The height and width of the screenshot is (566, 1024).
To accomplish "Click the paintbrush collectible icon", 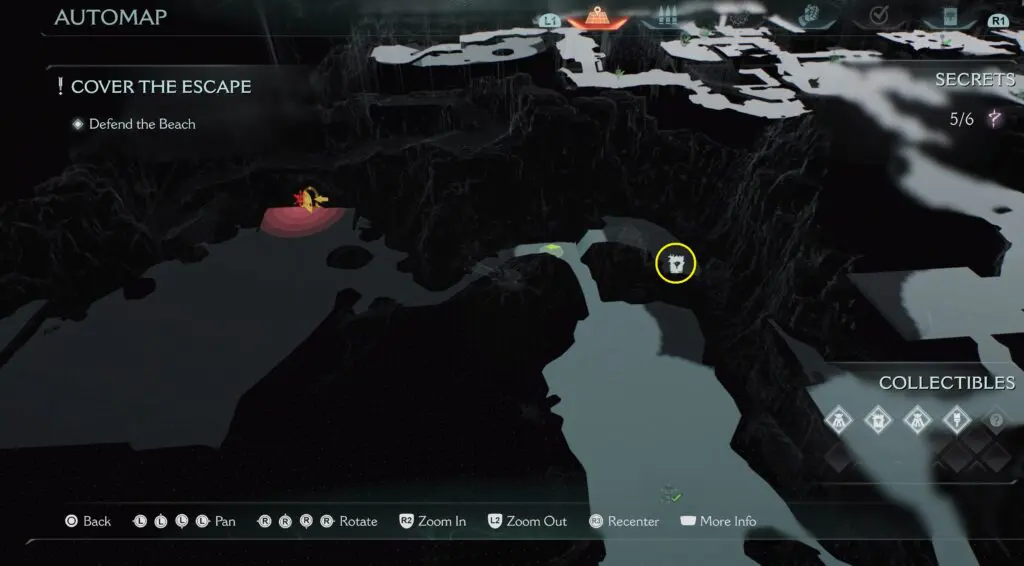I will tap(955, 420).
